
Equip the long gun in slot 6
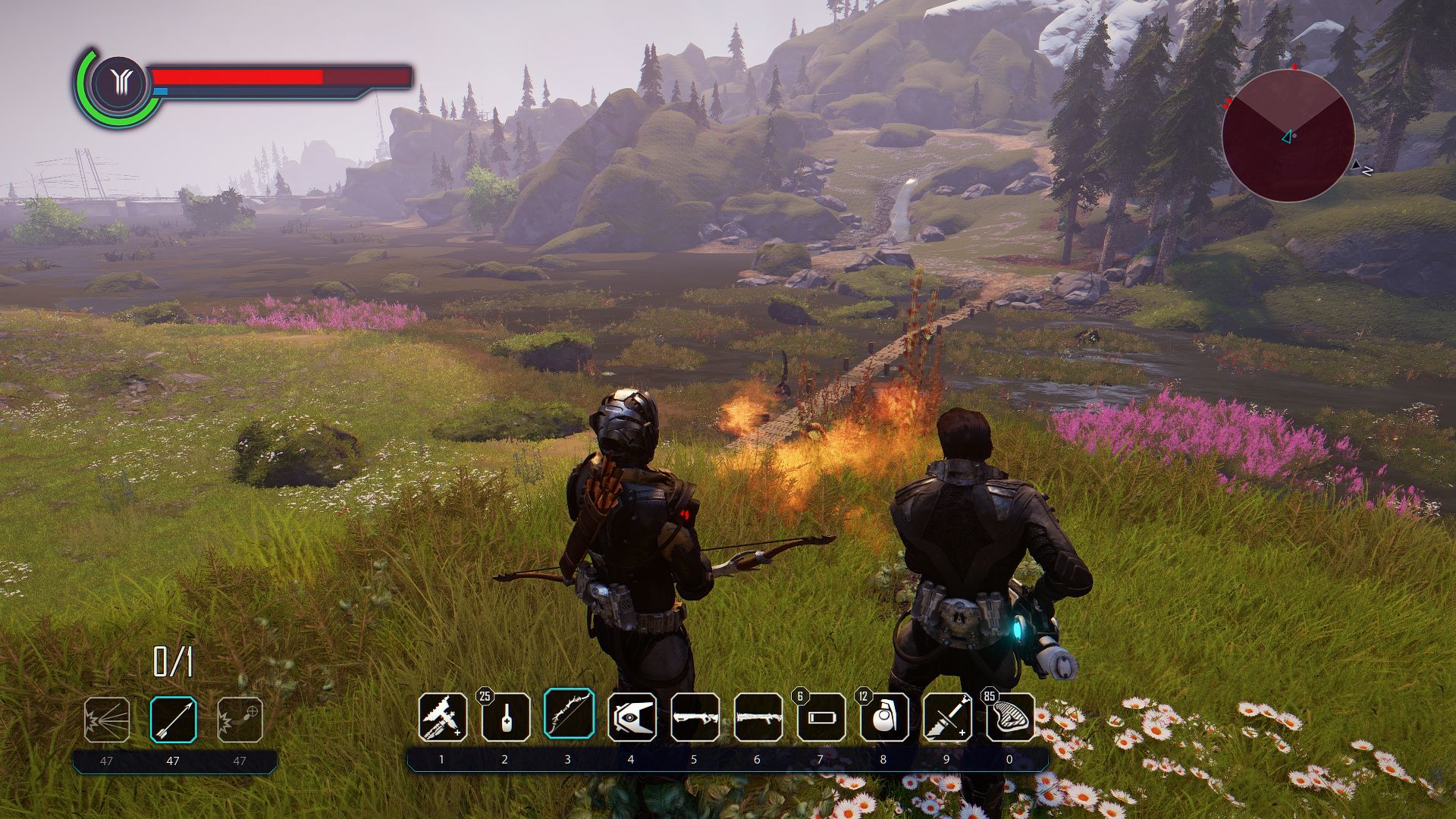[x=758, y=717]
